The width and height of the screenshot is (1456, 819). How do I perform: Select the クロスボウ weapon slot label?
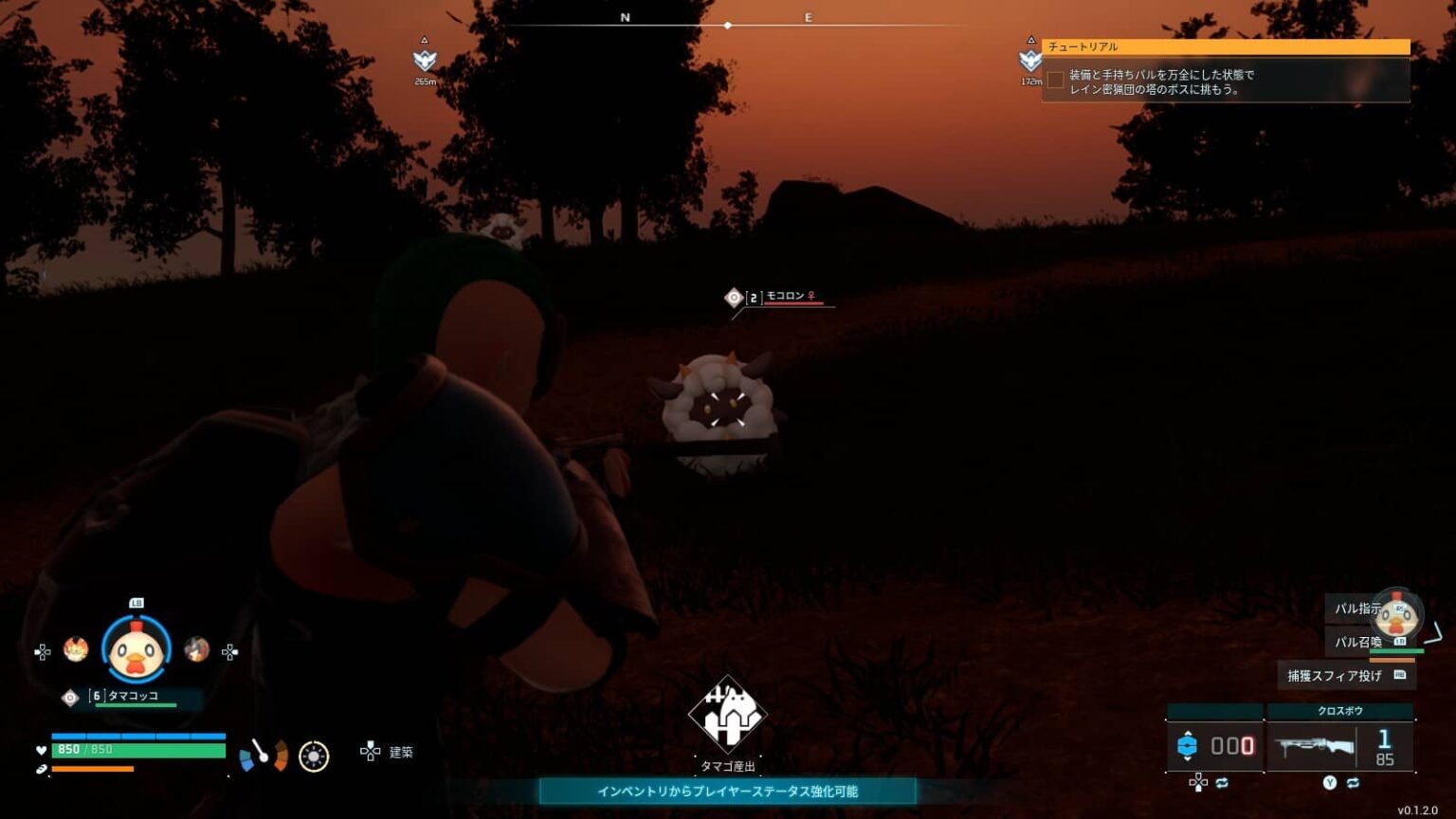click(x=1343, y=709)
